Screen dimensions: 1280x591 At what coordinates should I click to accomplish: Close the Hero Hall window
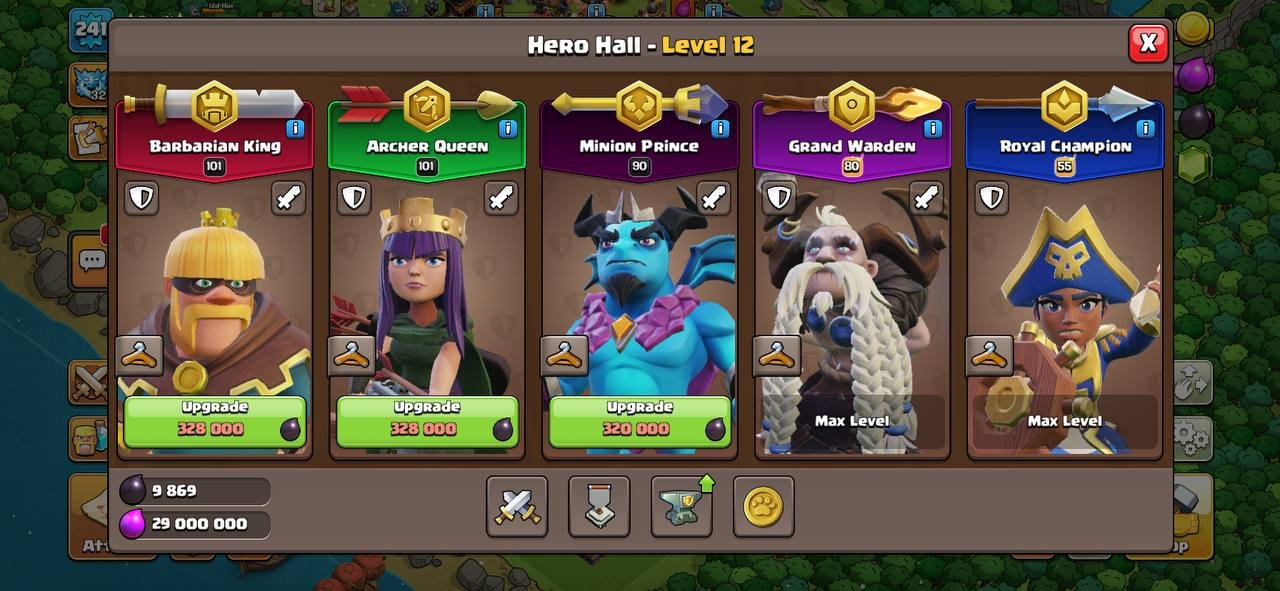click(x=1148, y=43)
